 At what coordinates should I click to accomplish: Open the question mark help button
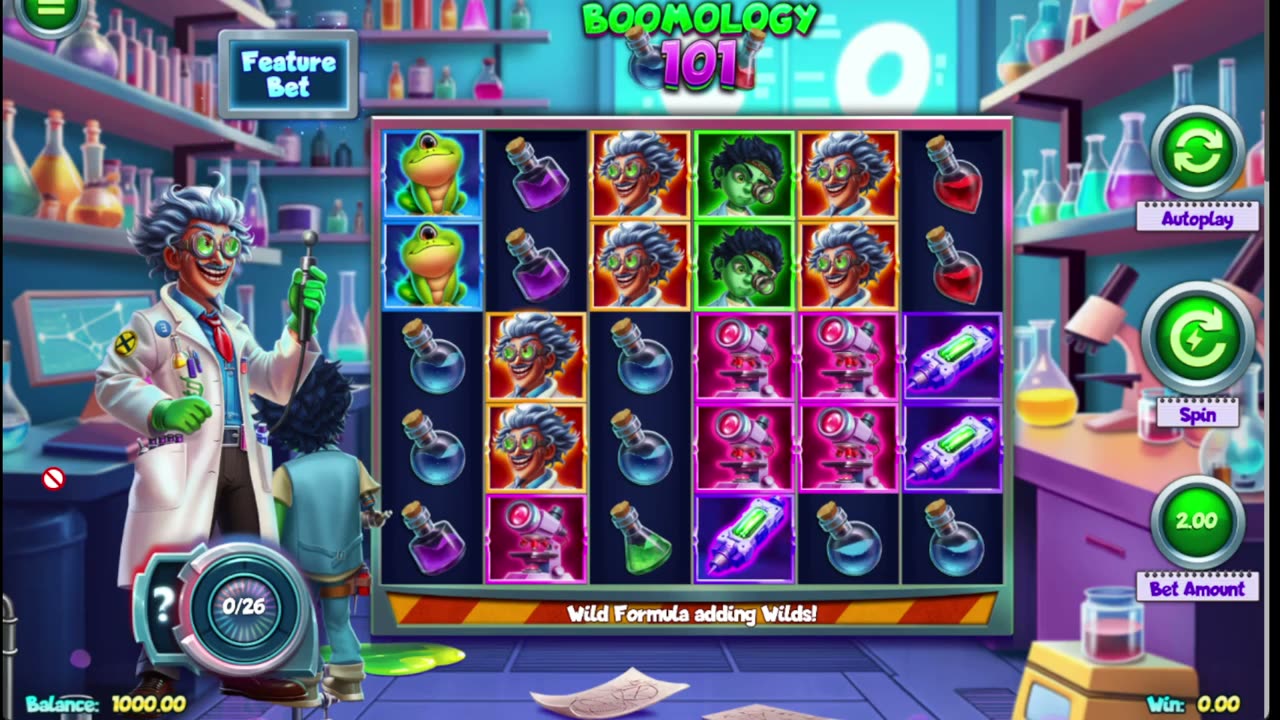coord(163,602)
